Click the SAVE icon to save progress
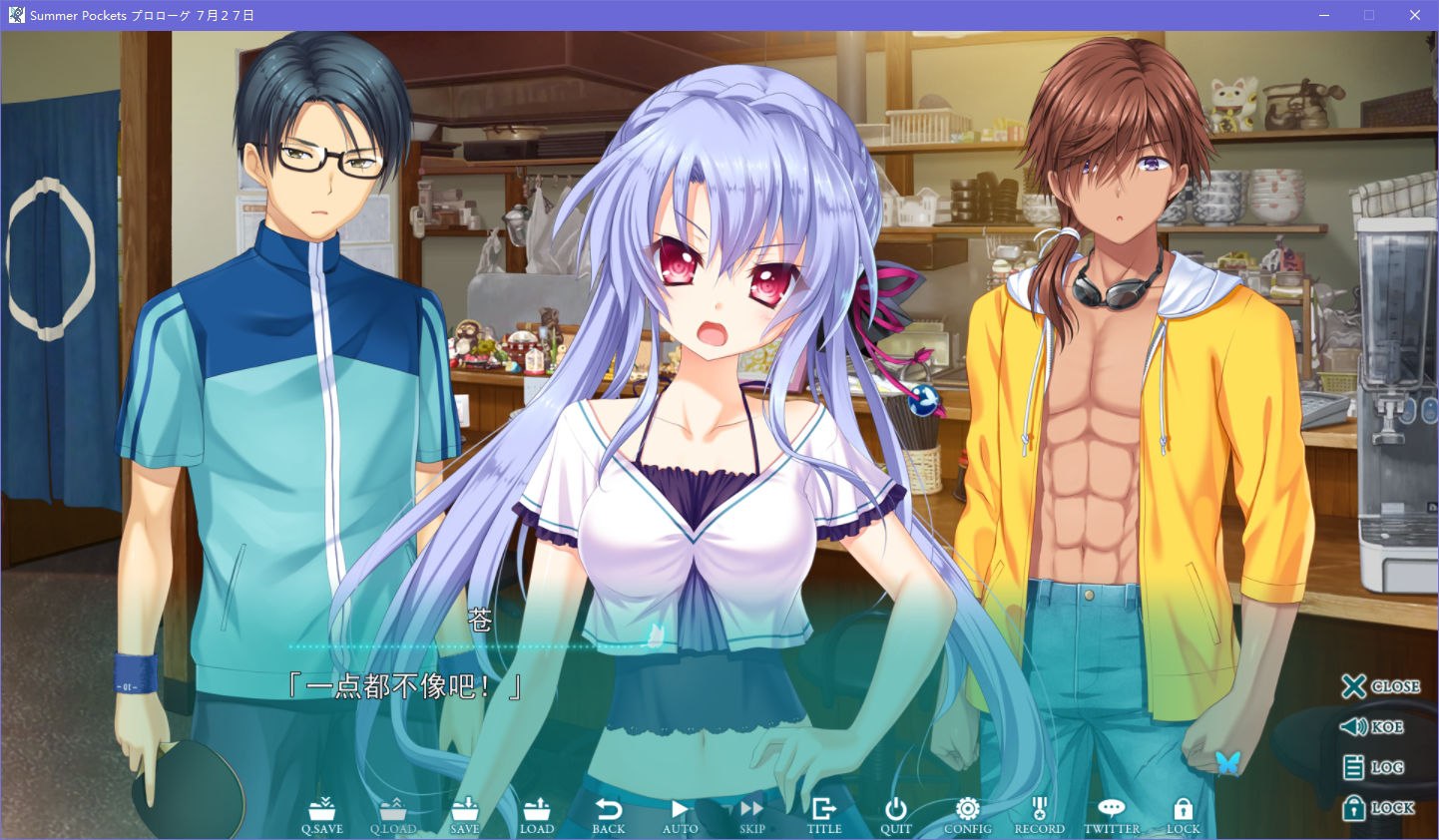The image size is (1439, 840). tap(465, 813)
